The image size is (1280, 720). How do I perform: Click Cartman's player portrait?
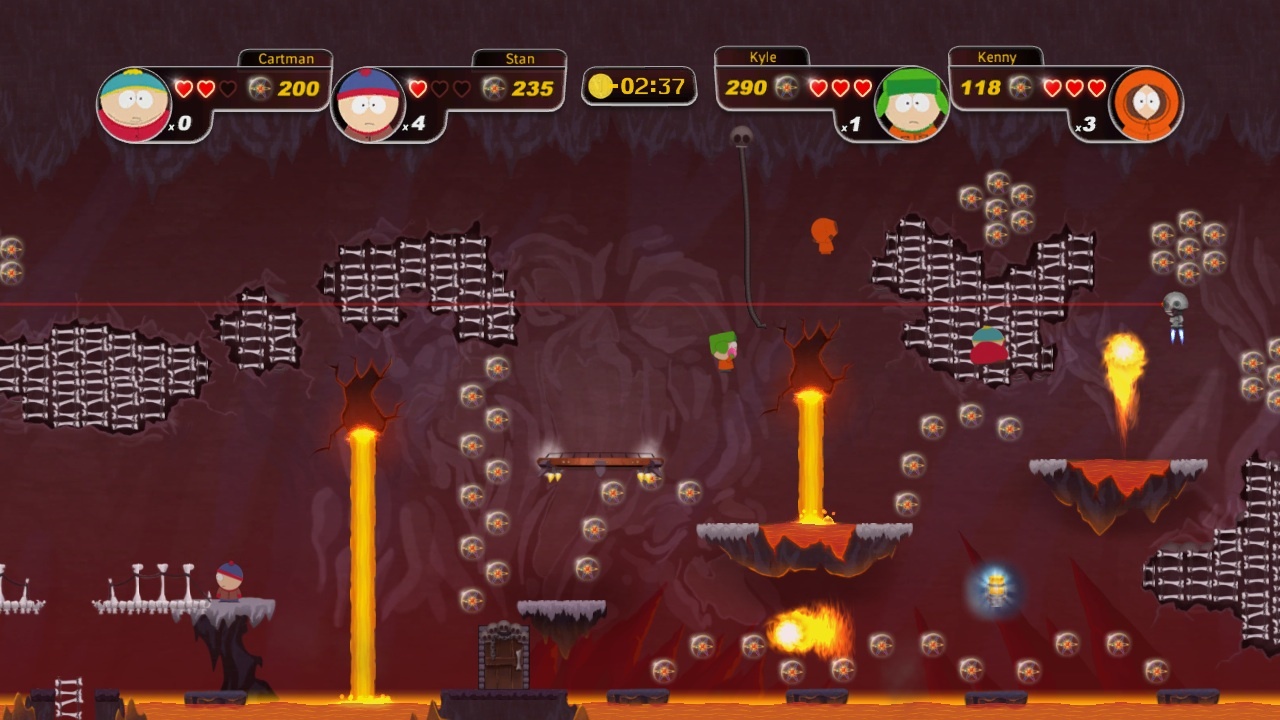click(134, 104)
